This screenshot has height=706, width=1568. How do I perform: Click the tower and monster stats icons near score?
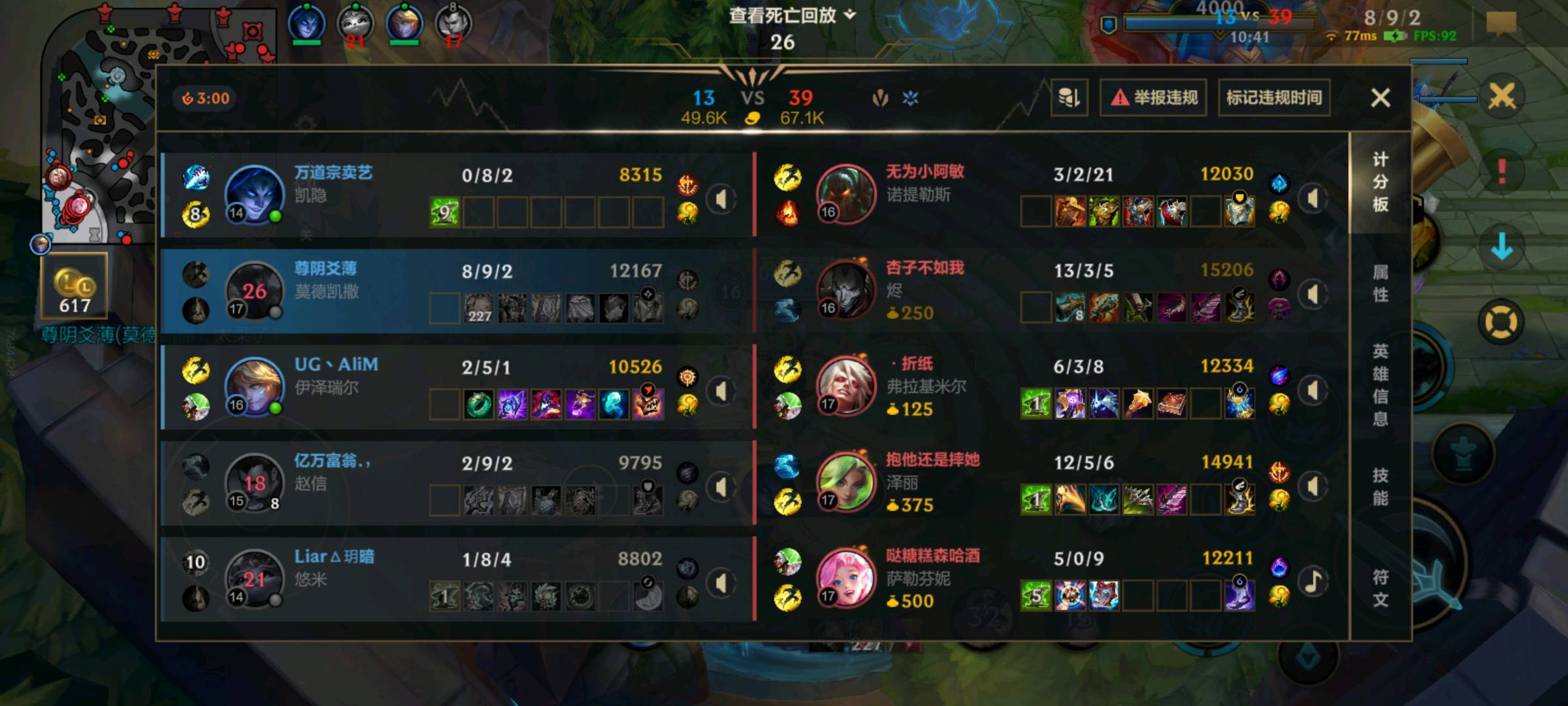point(895,97)
